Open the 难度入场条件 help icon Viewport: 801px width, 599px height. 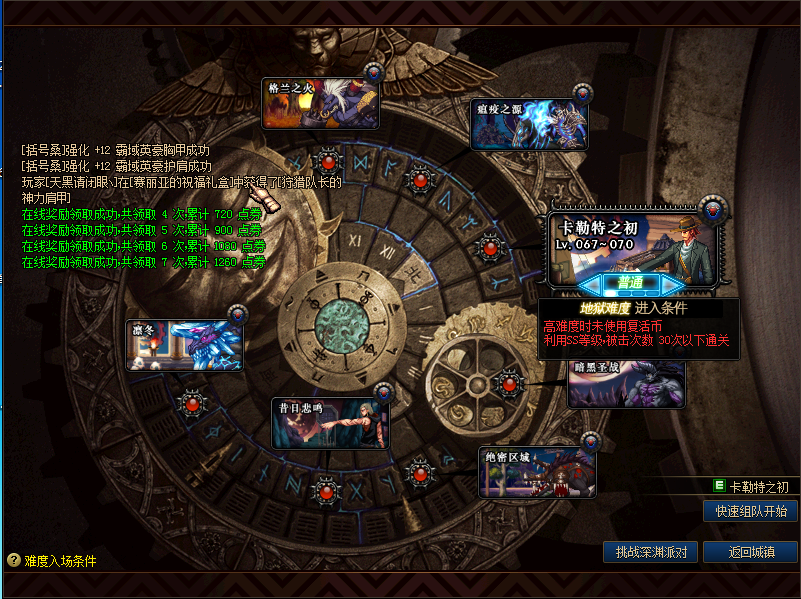14,561
